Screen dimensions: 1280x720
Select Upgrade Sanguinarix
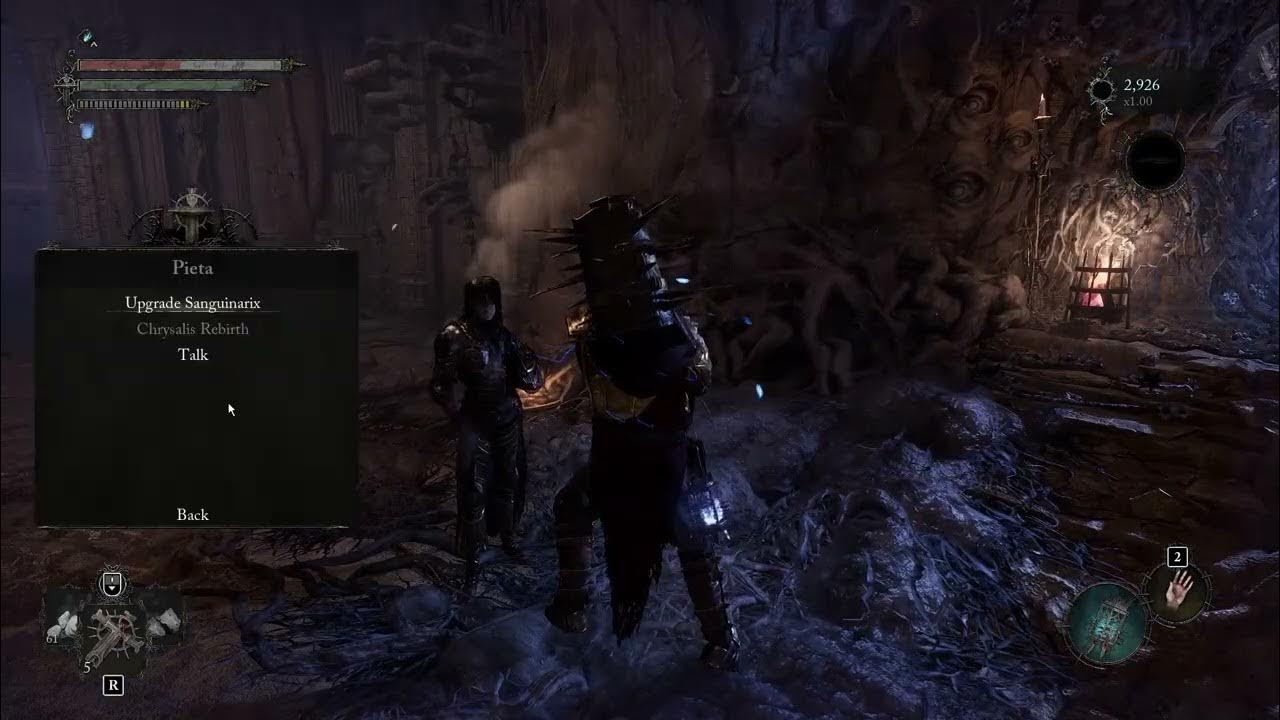(x=191, y=301)
